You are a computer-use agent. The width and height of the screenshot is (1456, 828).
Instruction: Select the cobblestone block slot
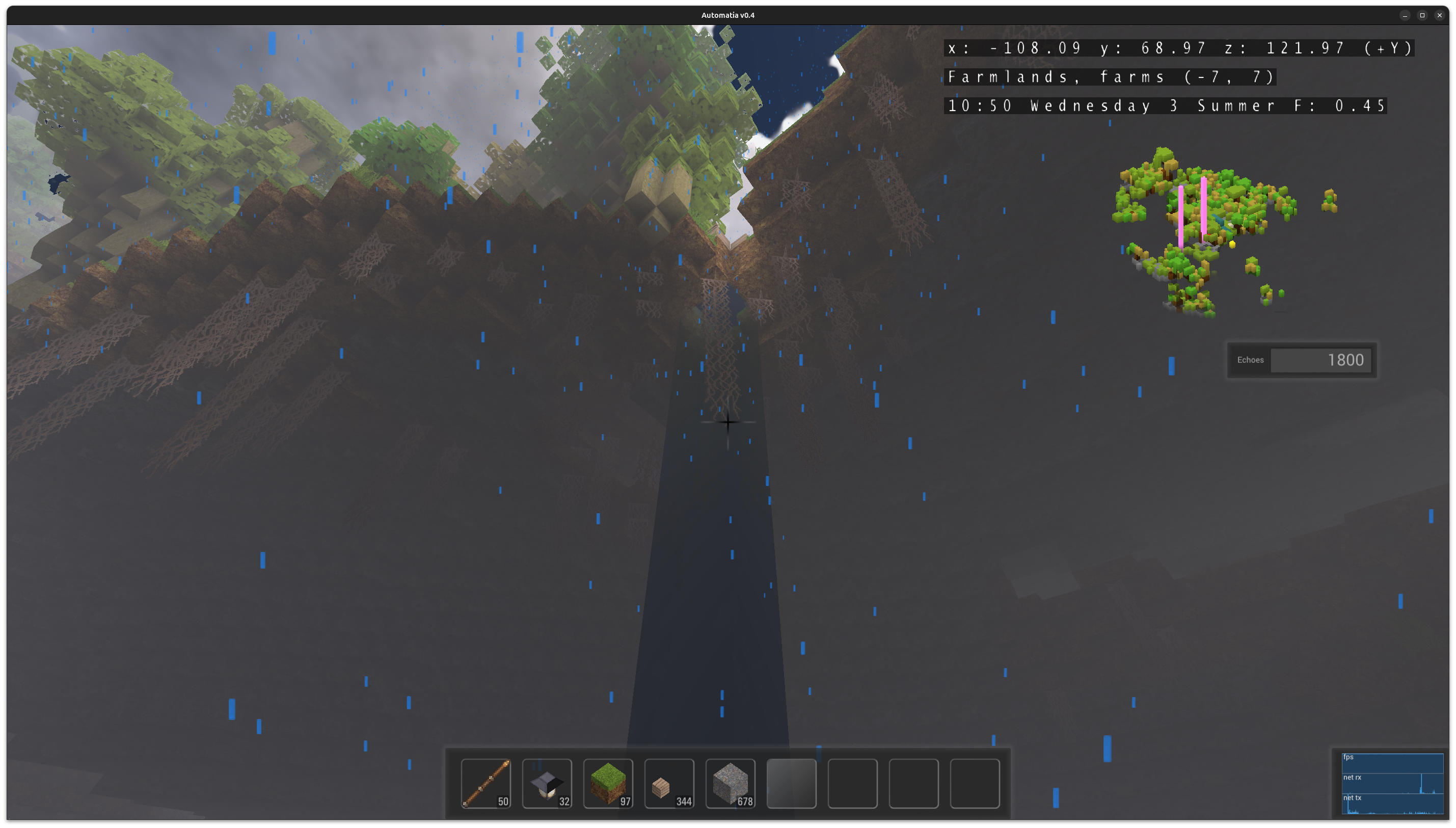tap(730, 783)
